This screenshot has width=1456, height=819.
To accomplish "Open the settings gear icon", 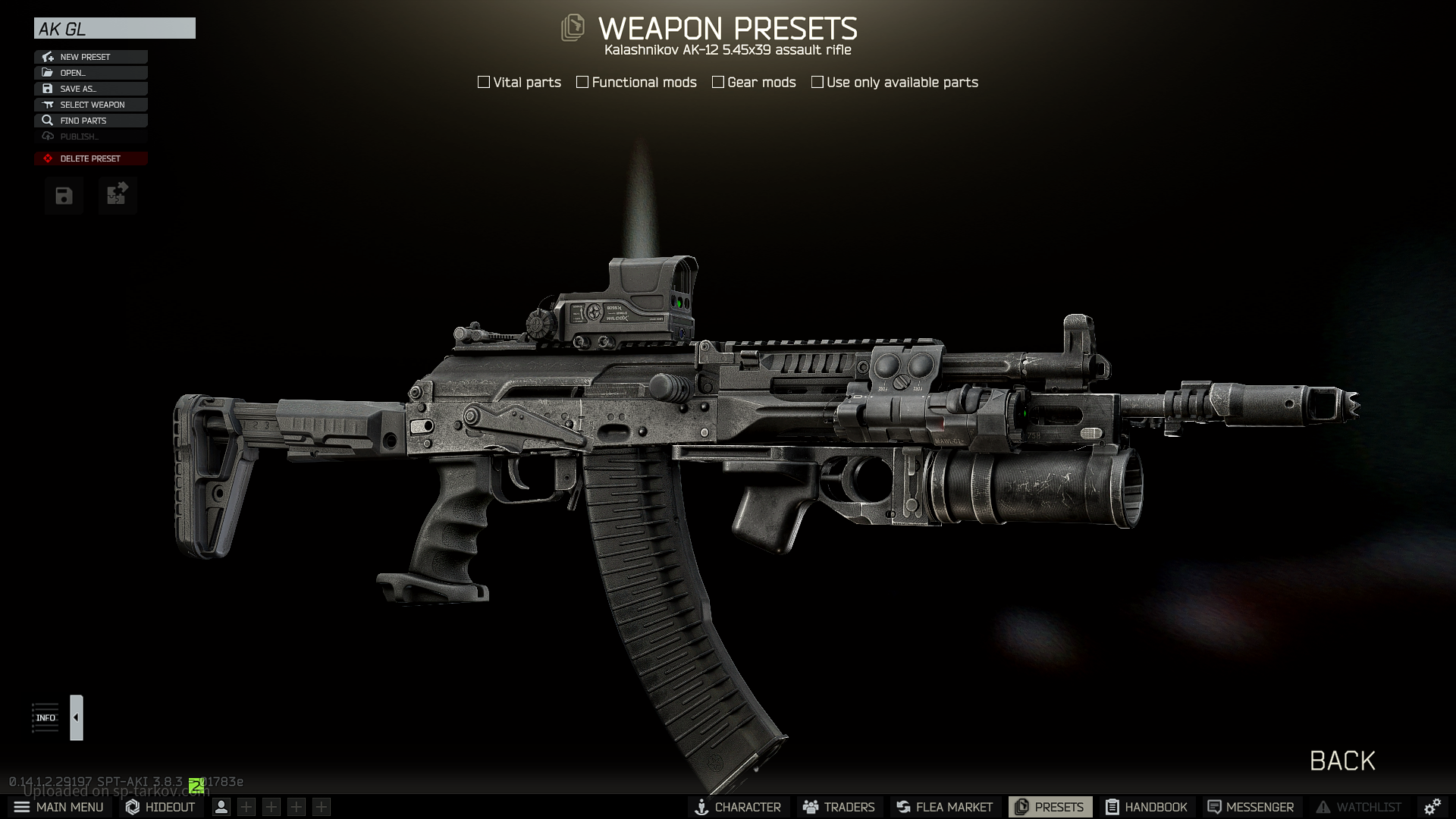I will pyautogui.click(x=1432, y=807).
